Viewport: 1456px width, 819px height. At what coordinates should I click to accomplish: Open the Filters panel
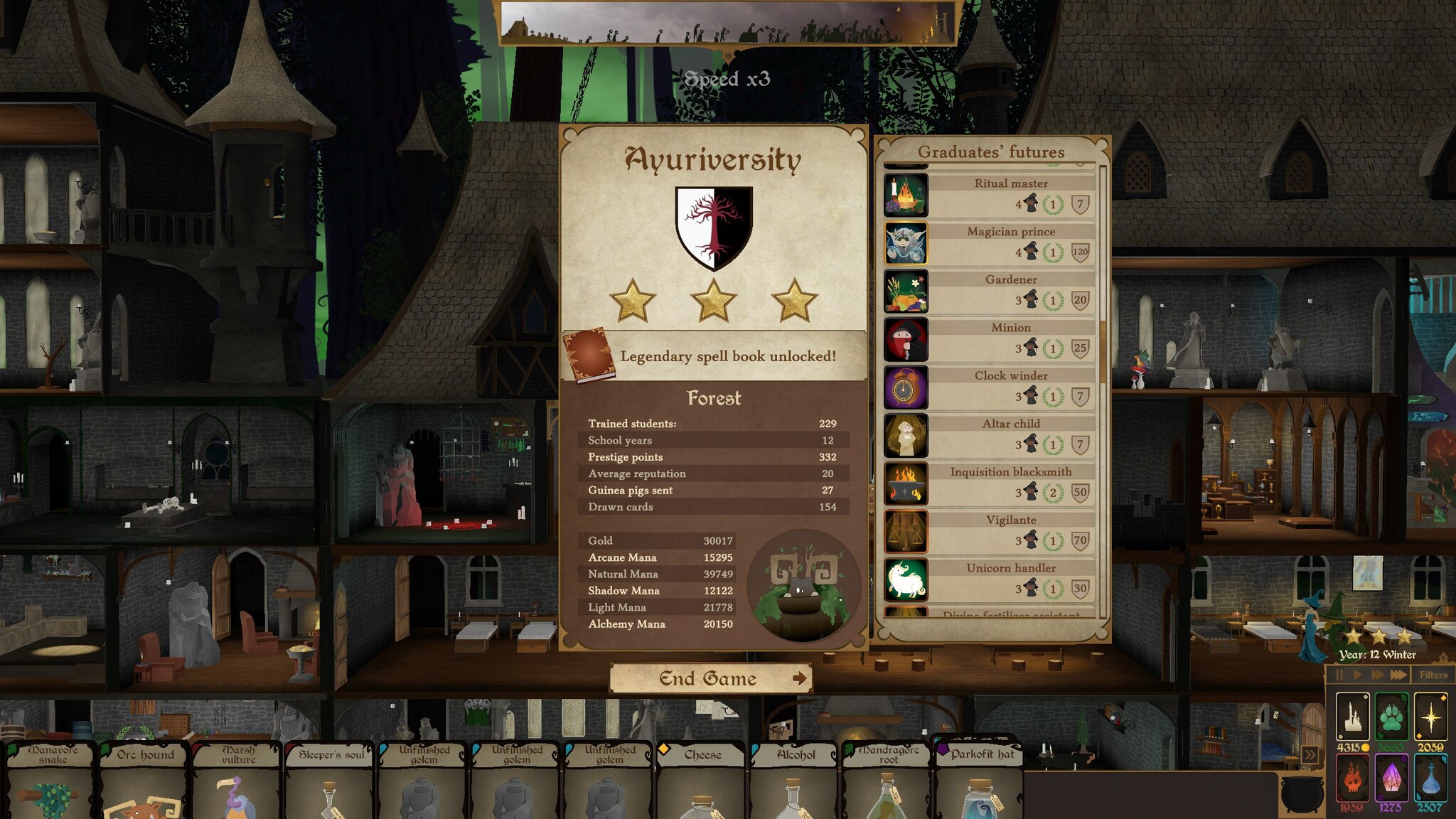pyautogui.click(x=1433, y=675)
